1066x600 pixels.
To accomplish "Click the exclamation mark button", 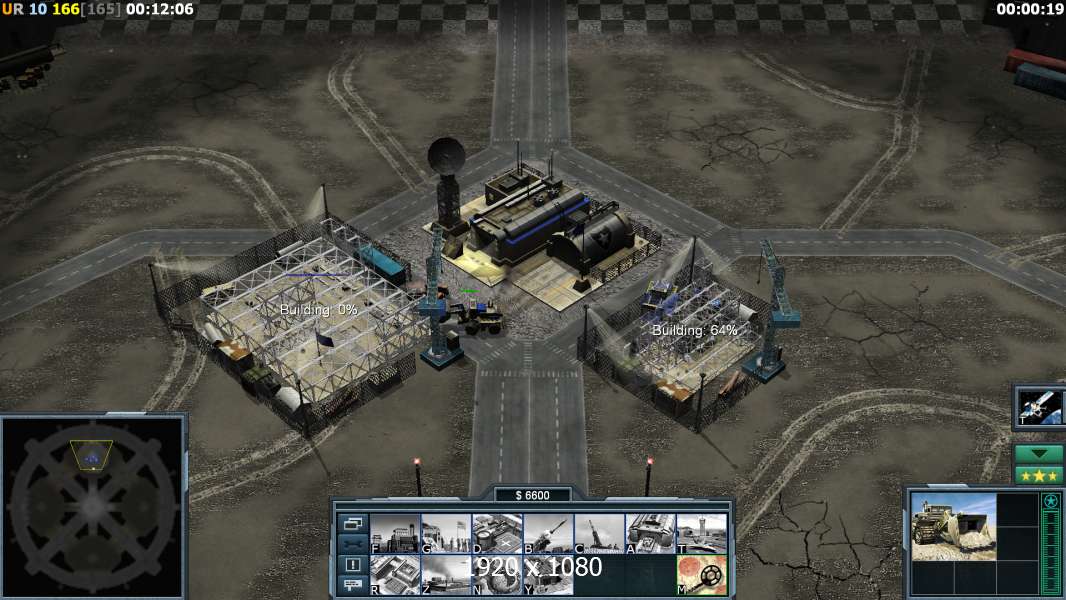I will (352, 565).
